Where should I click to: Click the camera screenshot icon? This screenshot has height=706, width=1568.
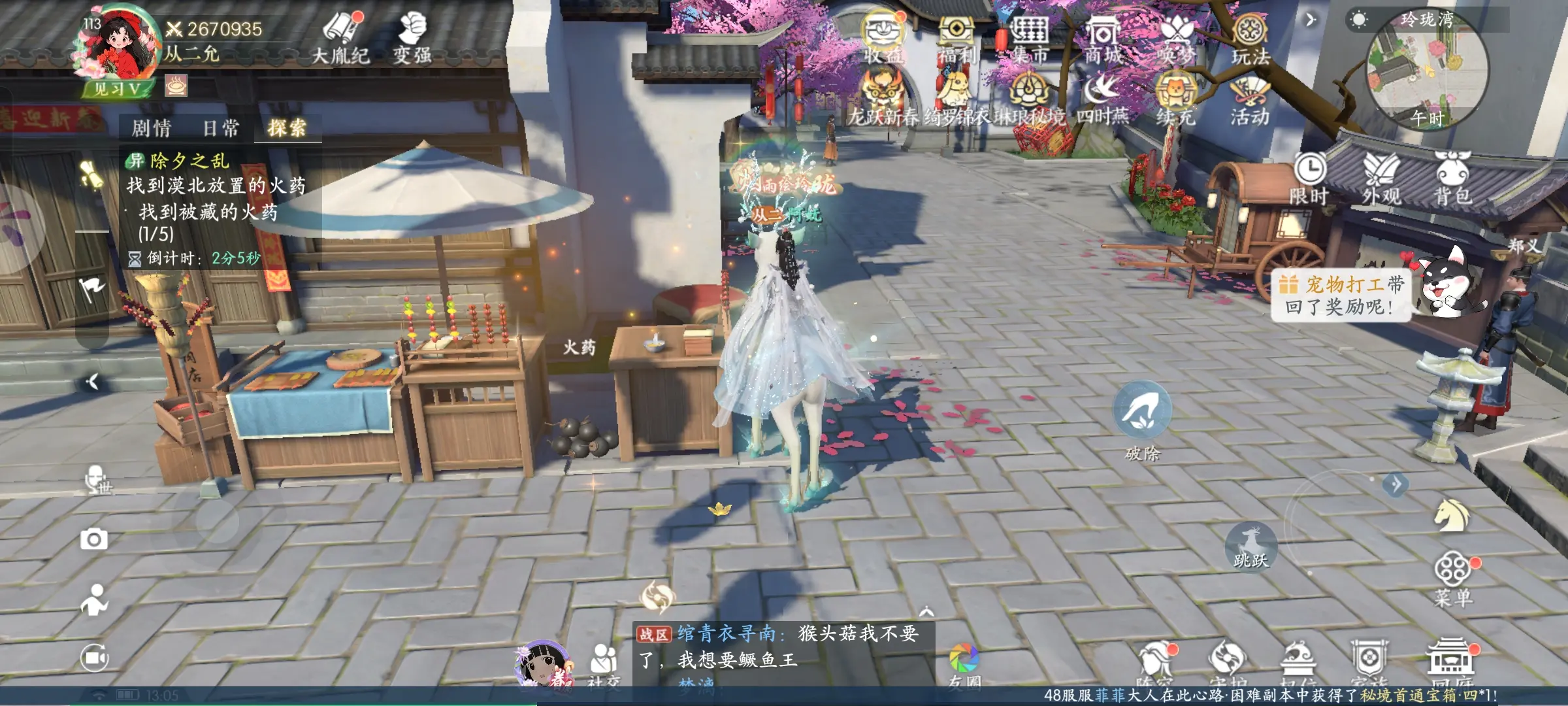point(94,539)
